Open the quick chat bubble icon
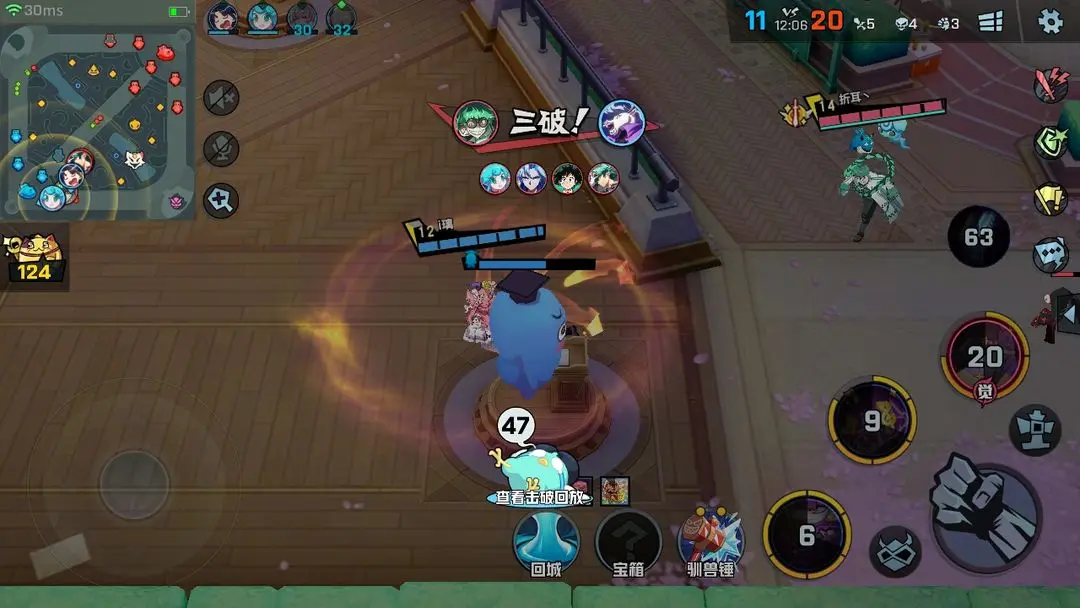The width and height of the screenshot is (1080, 608). (1050, 254)
